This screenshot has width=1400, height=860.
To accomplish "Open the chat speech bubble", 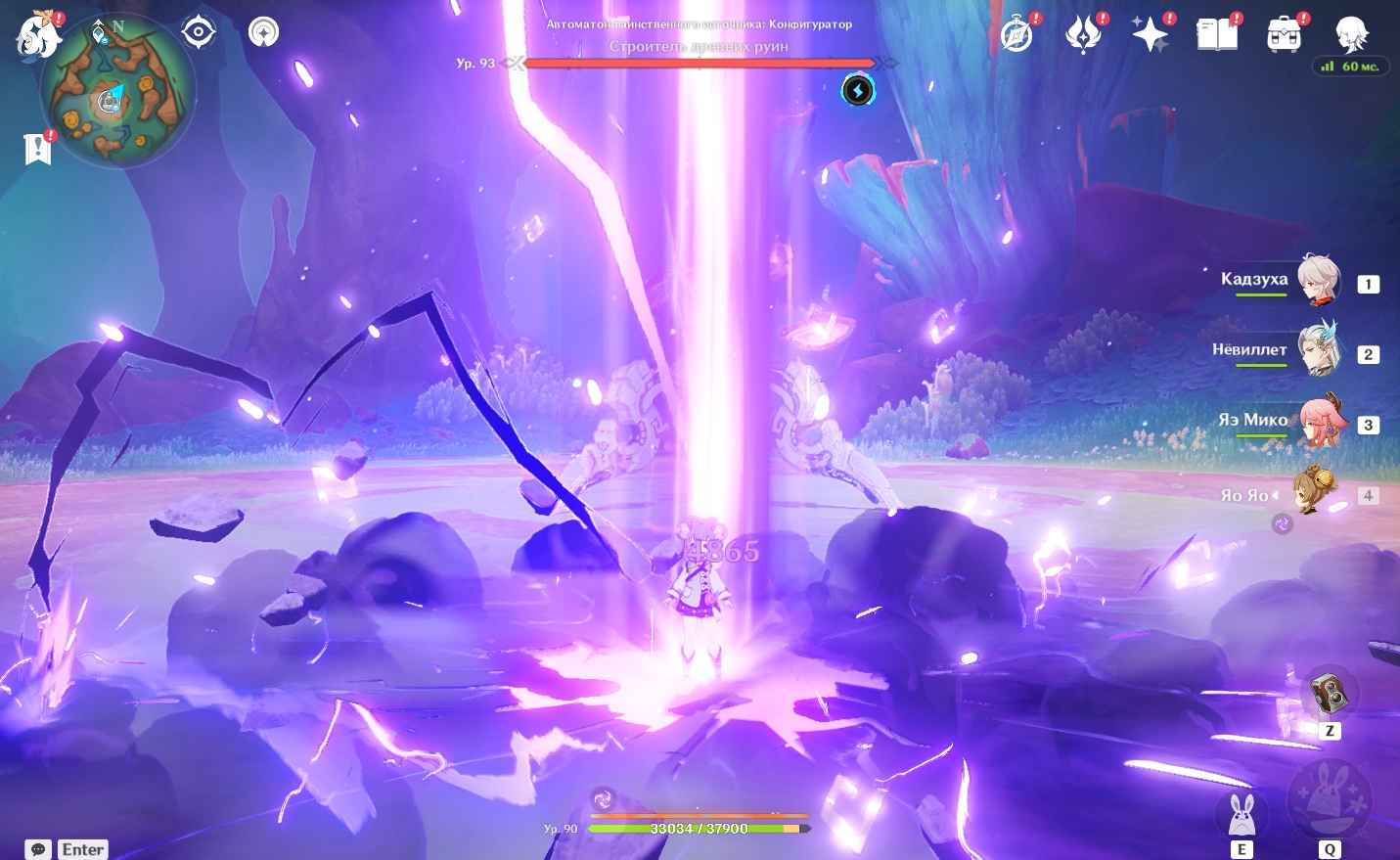I will [x=38, y=849].
